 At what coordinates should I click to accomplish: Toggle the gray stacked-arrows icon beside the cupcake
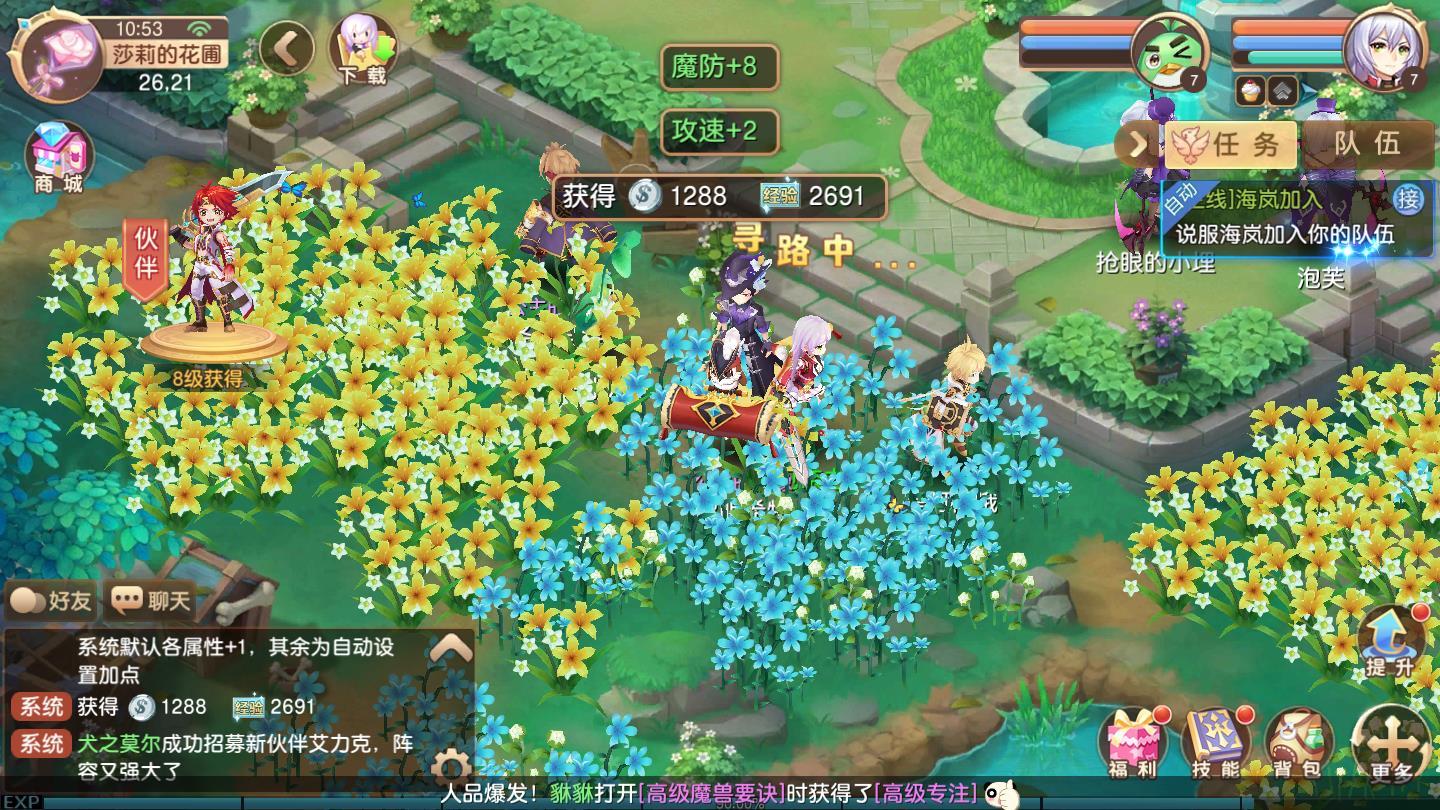[1282, 90]
